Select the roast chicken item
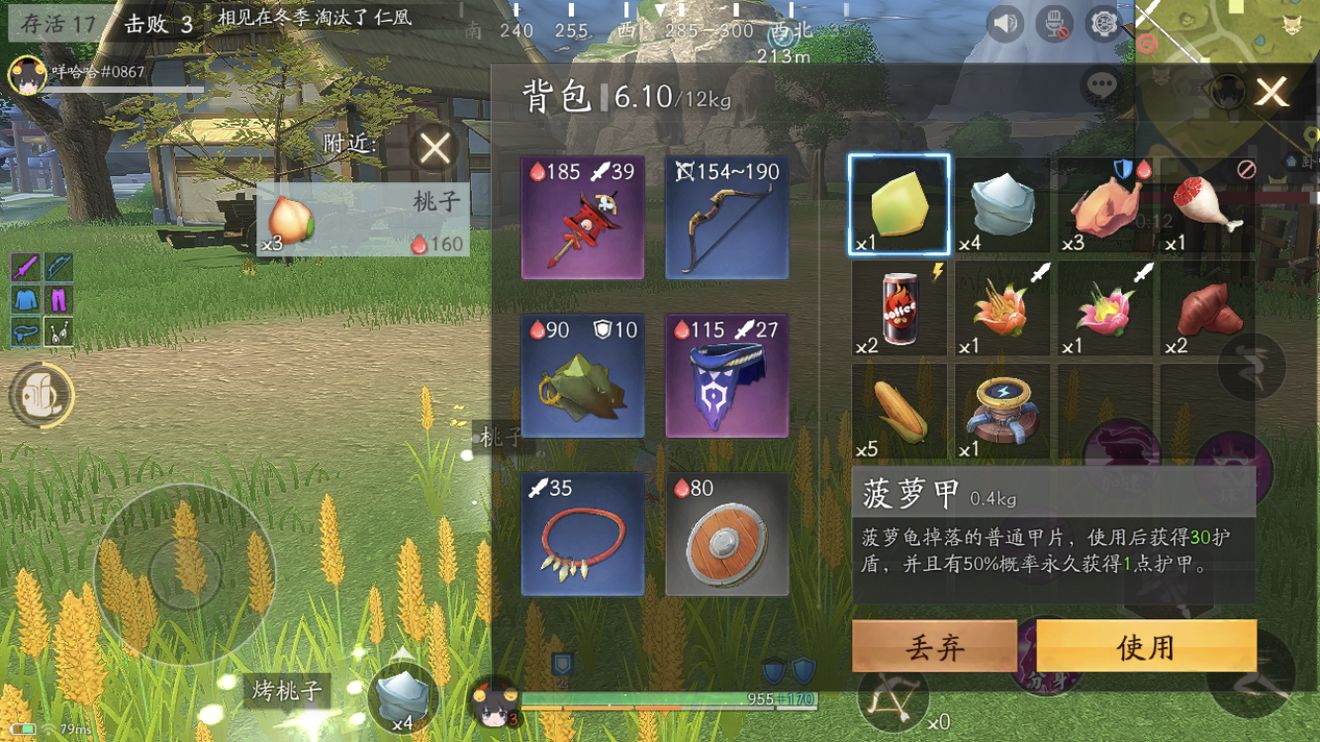The width and height of the screenshot is (1320, 742). 1105,205
